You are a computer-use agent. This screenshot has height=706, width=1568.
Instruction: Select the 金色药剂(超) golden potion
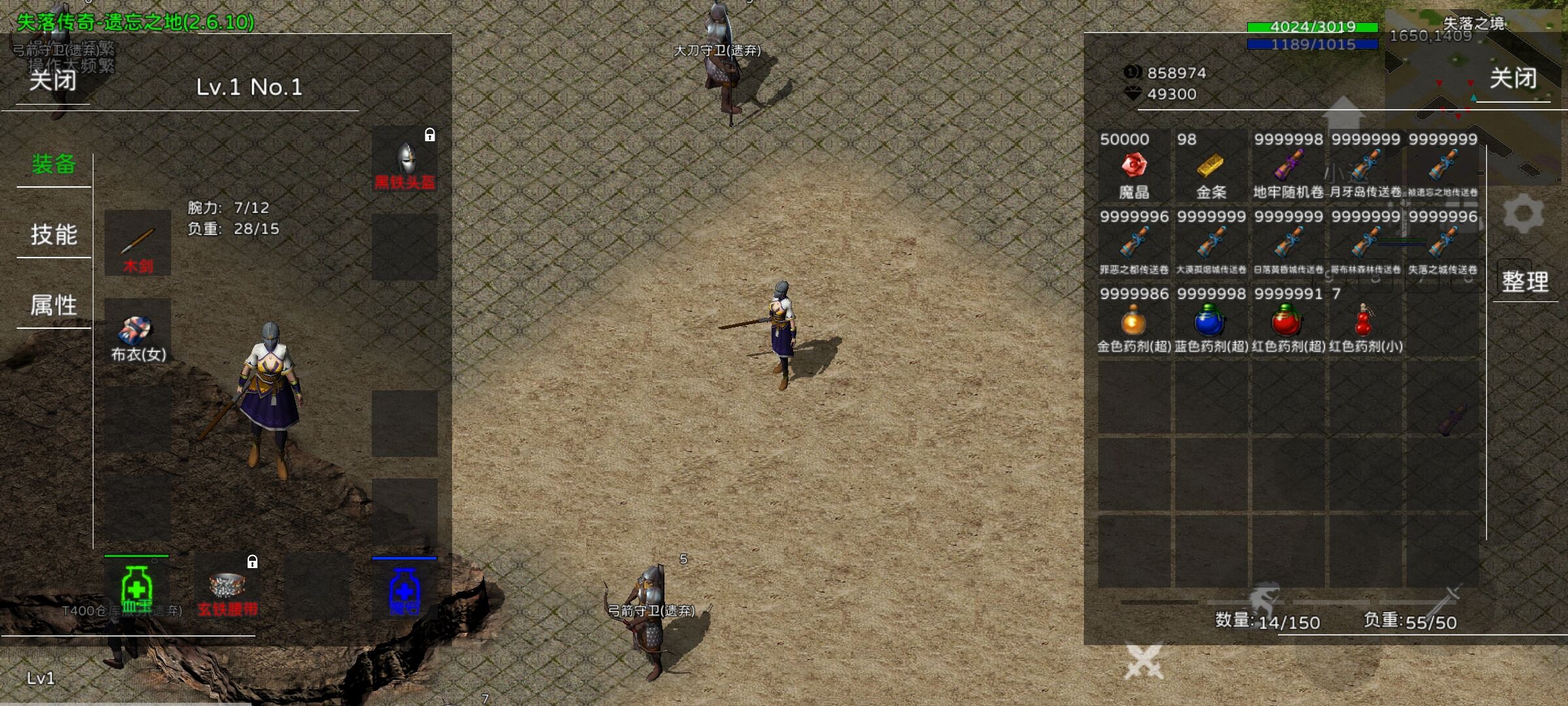point(1134,322)
